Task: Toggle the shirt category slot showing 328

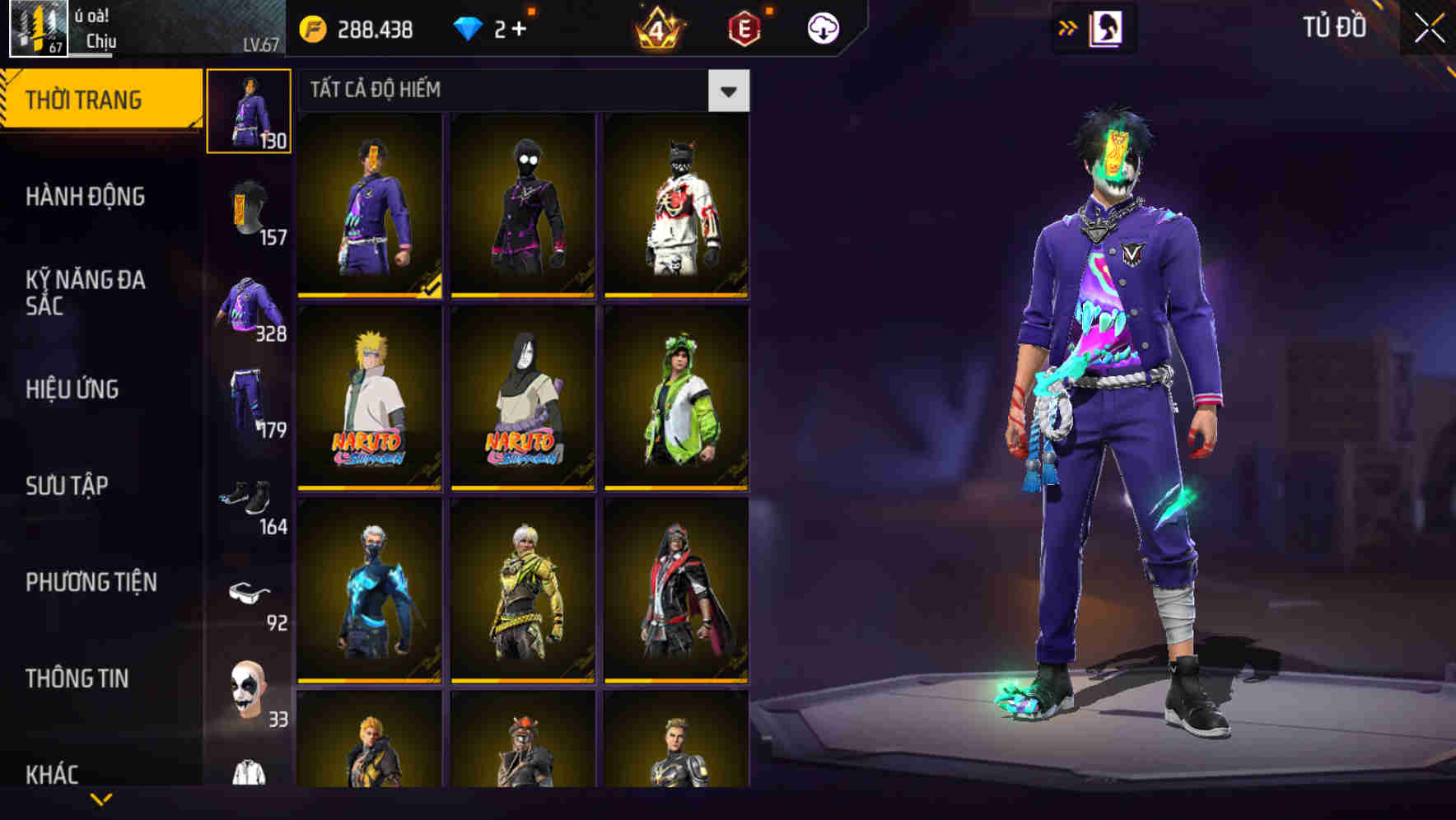Action: click(249, 305)
